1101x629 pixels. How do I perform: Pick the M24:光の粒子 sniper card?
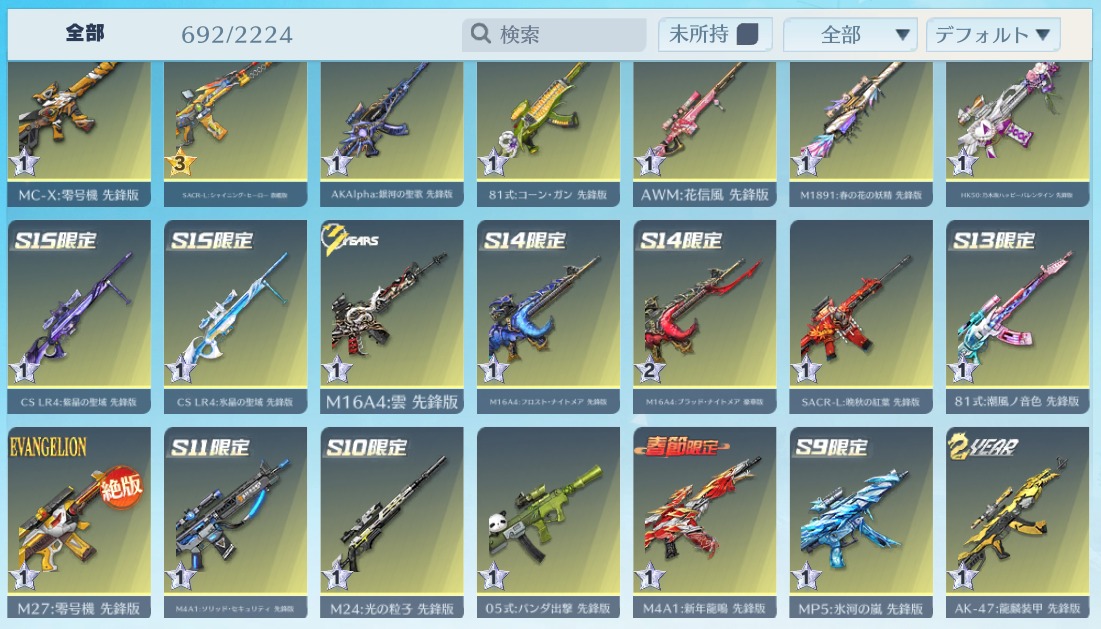tap(392, 522)
